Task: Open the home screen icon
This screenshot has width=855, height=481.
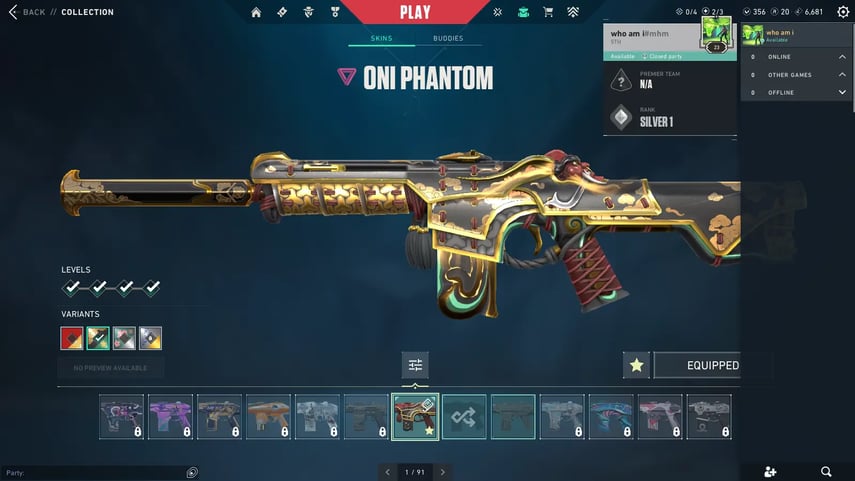Action: 256,12
